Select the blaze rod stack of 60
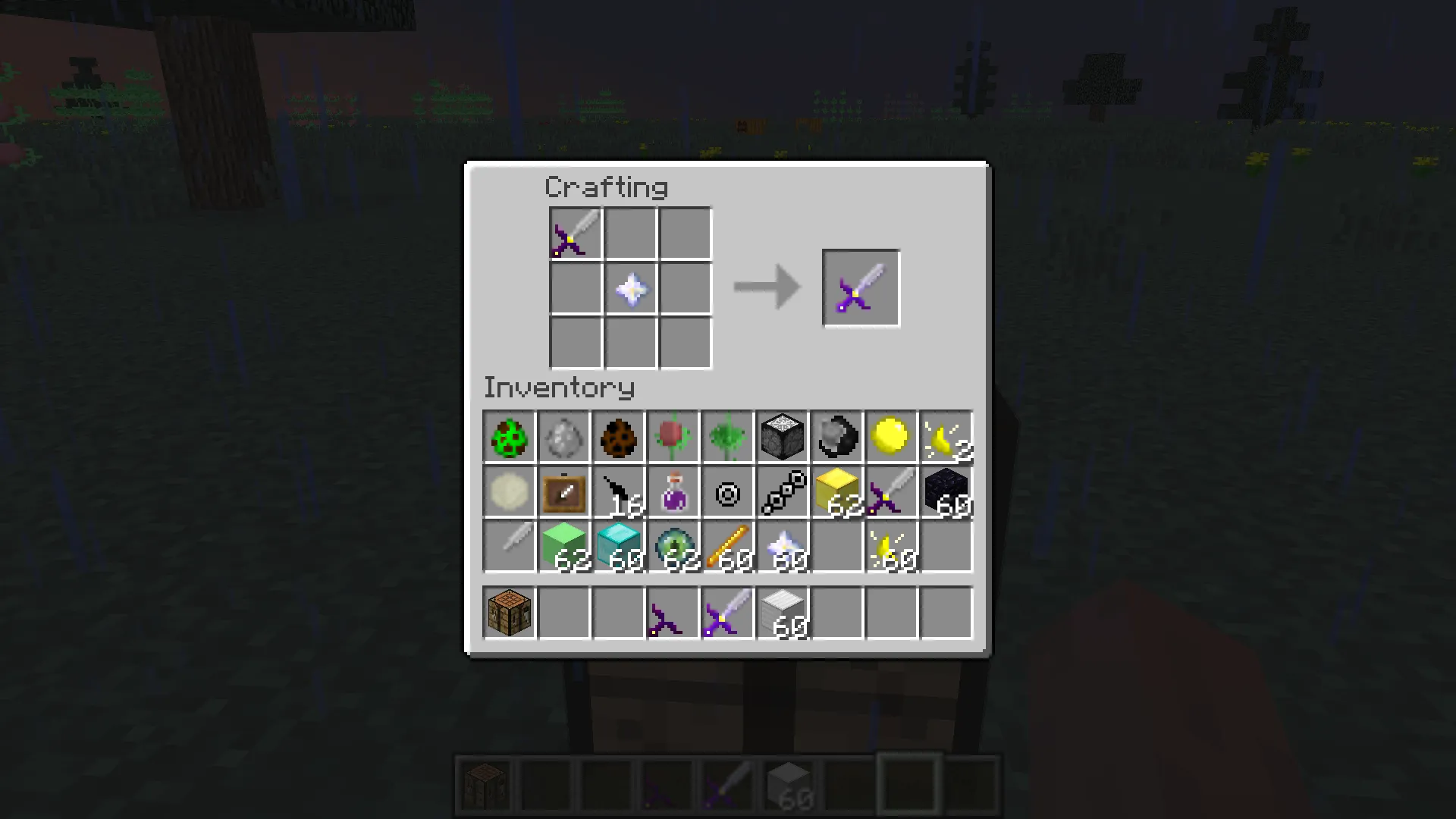 [x=727, y=546]
